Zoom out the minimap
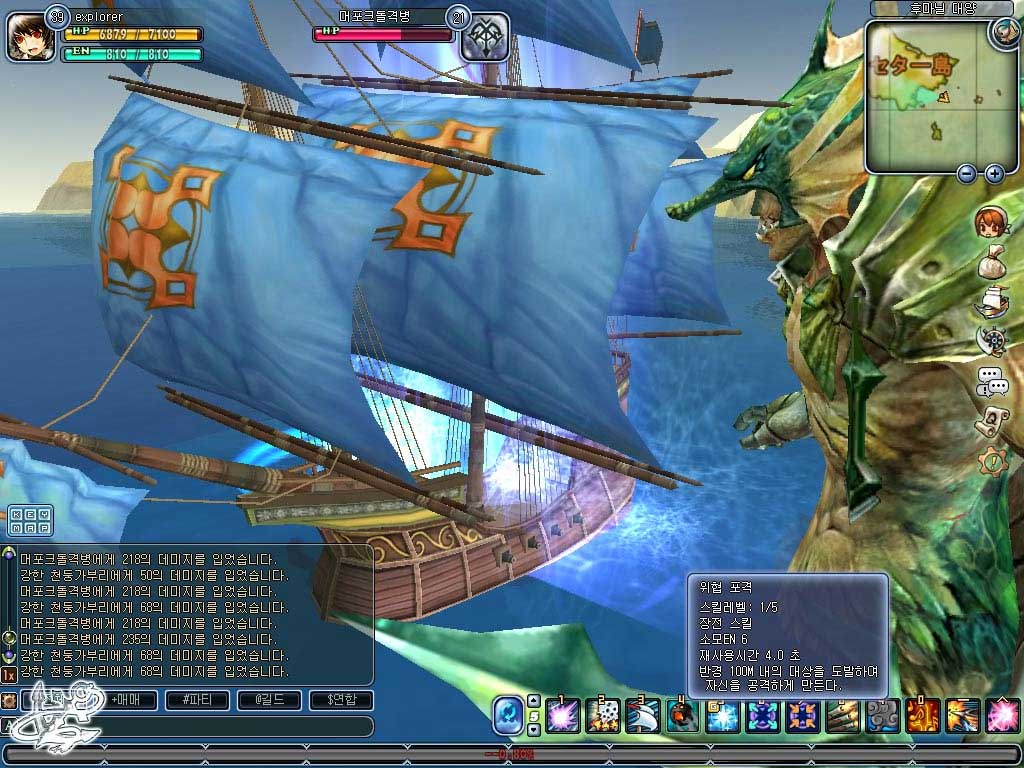 pos(966,174)
